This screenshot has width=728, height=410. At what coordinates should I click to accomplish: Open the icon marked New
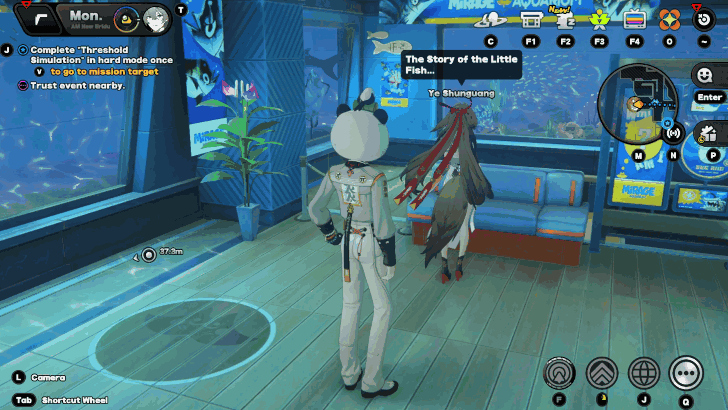565,19
